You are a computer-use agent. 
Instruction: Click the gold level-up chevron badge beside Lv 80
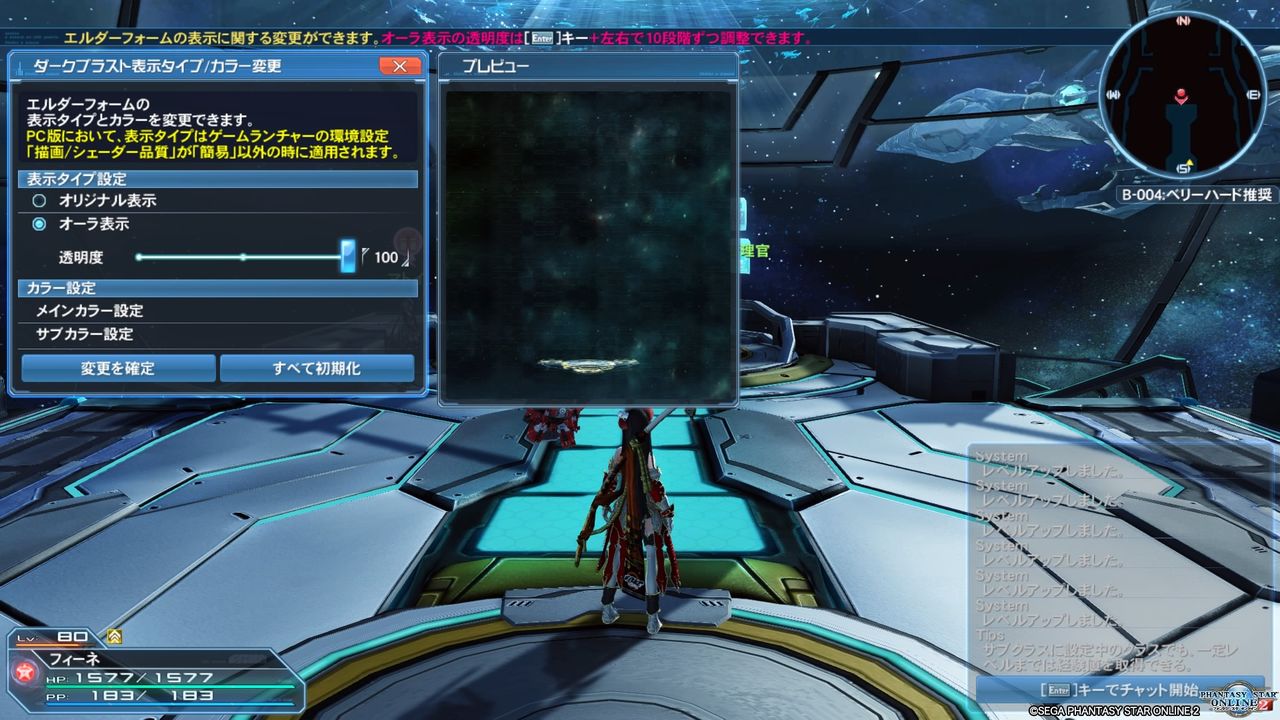click(115, 636)
